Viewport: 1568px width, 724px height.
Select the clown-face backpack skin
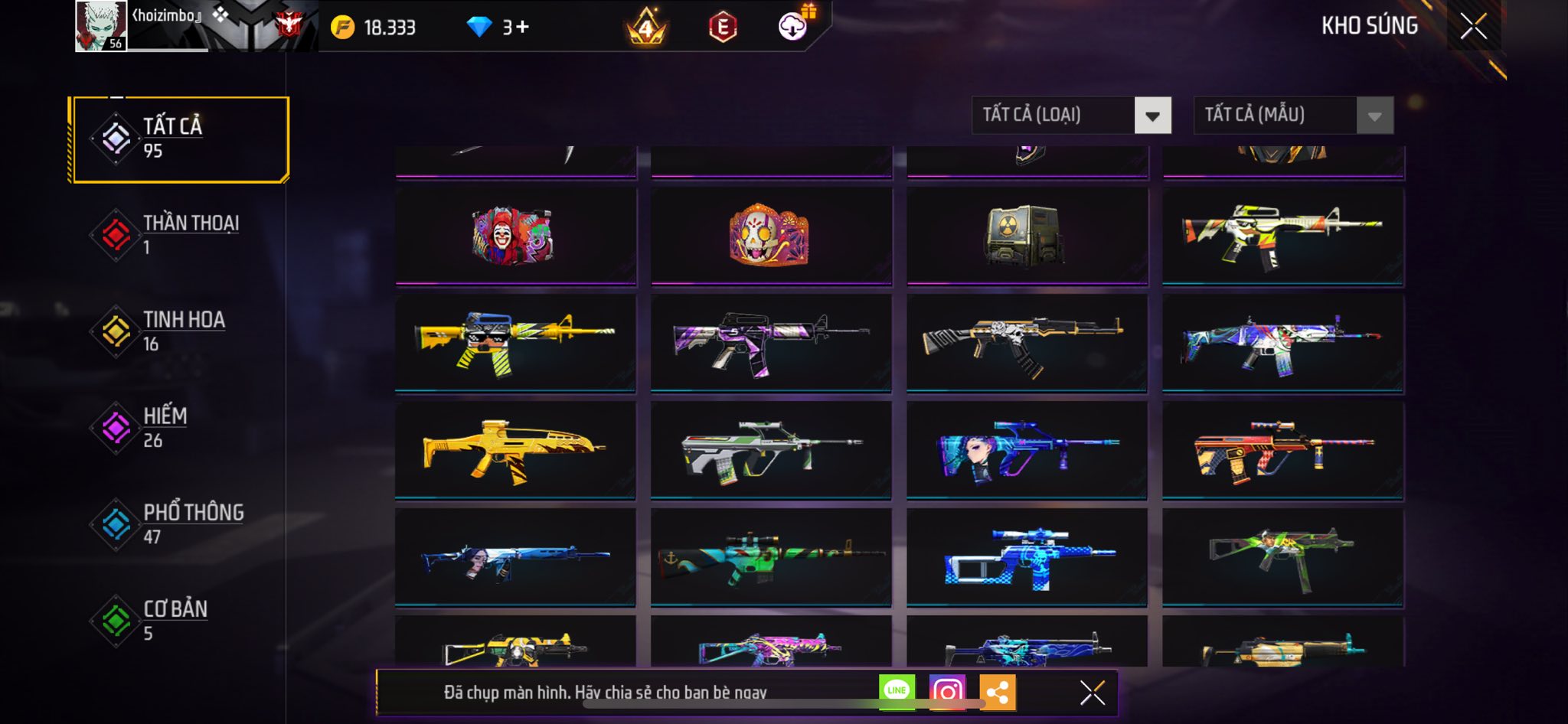click(x=515, y=236)
